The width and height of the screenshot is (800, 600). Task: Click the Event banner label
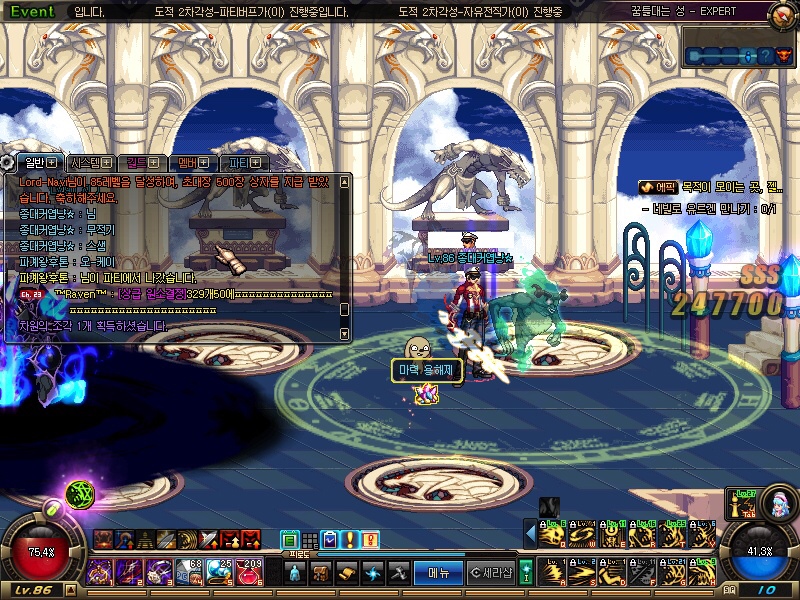pos(33,12)
